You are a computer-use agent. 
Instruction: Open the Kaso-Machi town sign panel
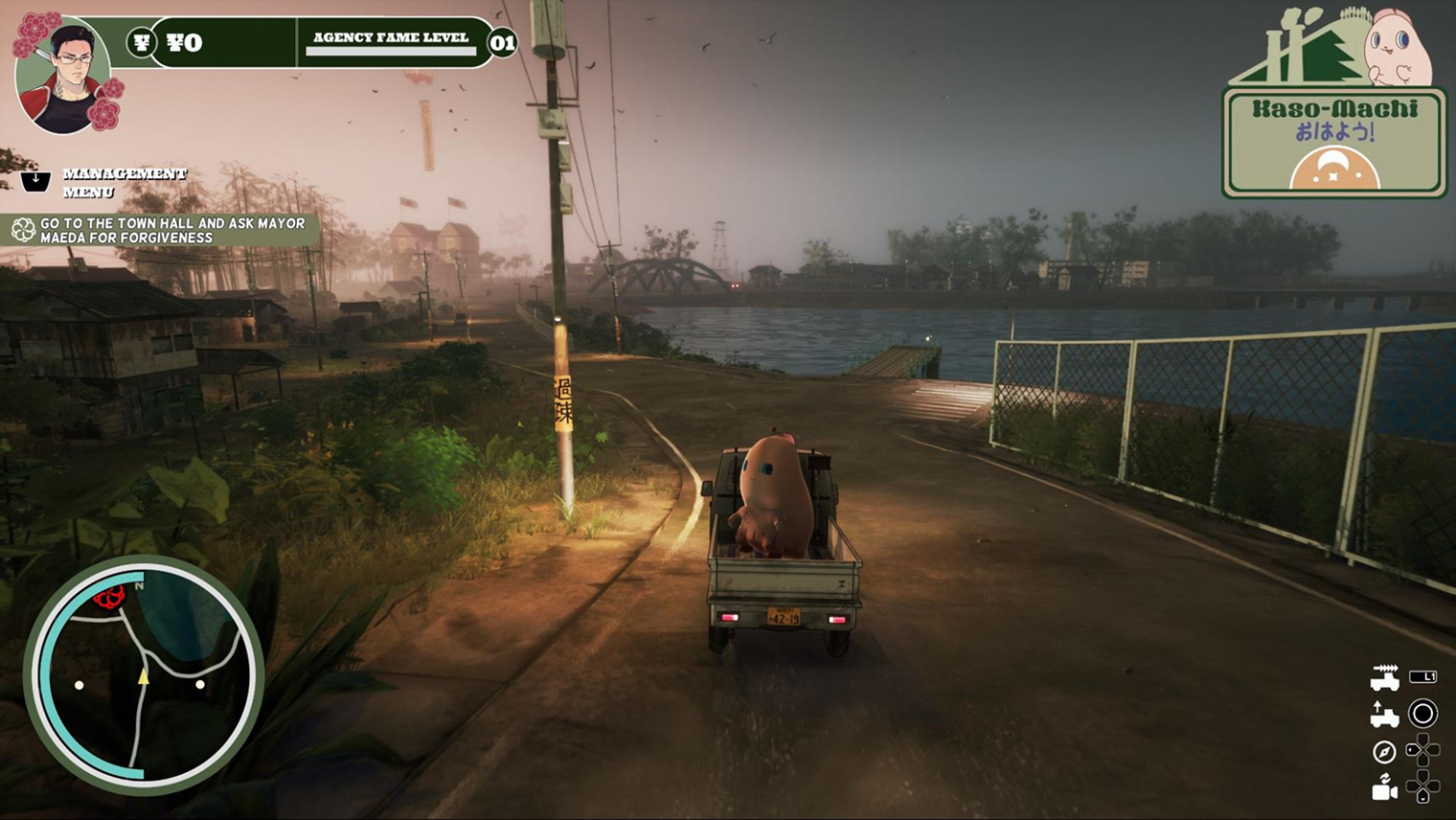(x=1334, y=142)
